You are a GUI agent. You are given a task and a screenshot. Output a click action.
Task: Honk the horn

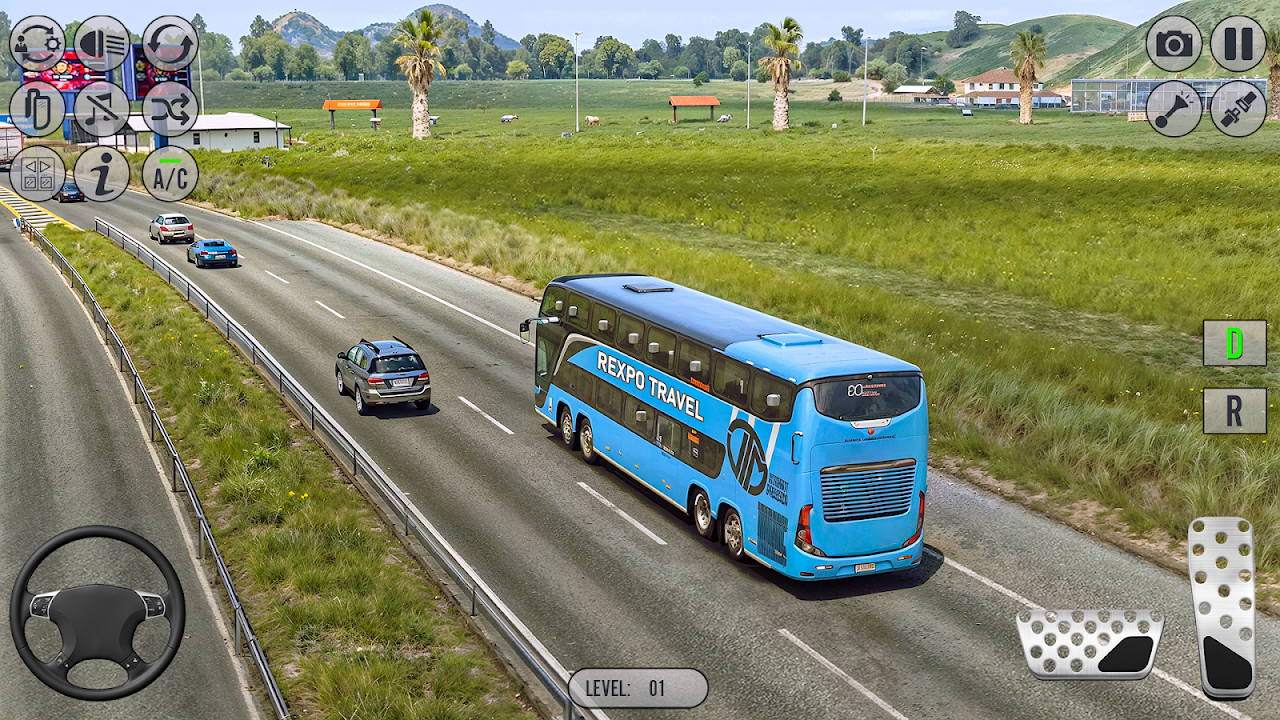pos(1174,109)
